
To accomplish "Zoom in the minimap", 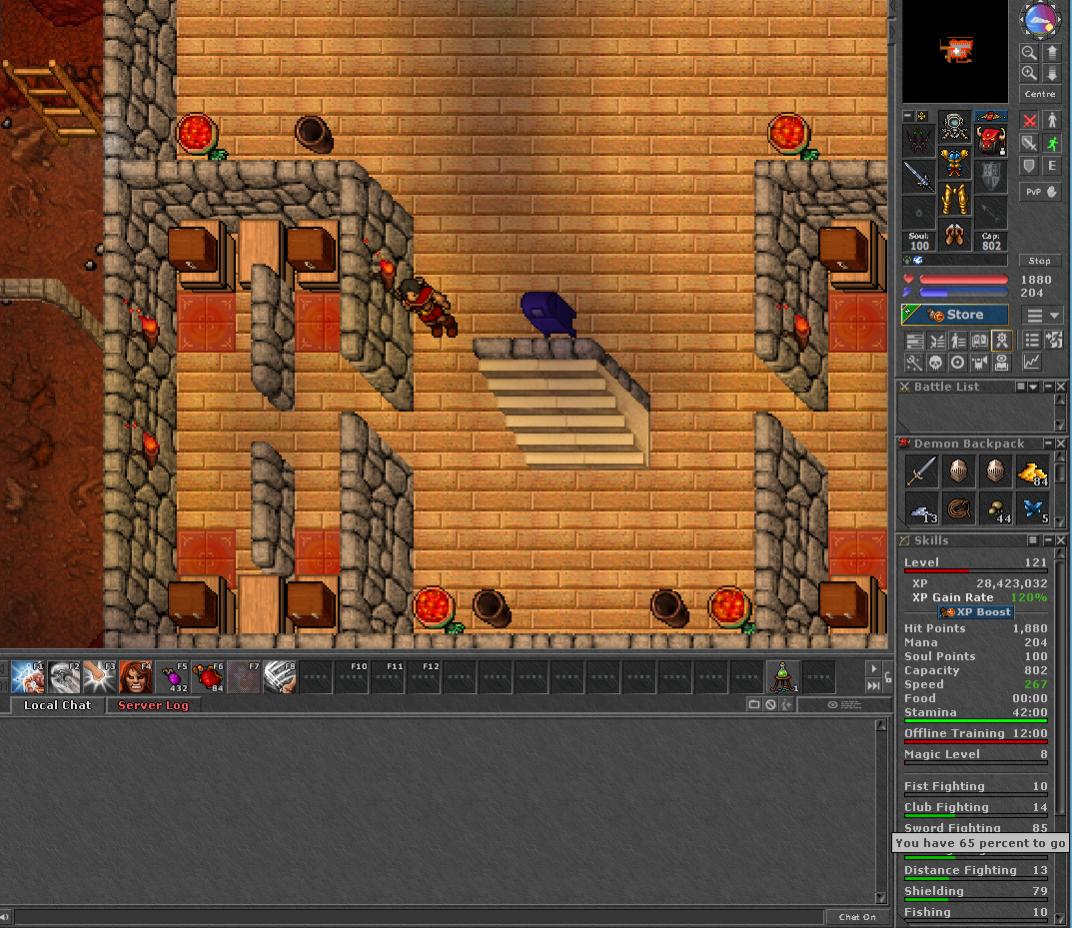I will [x=1029, y=74].
